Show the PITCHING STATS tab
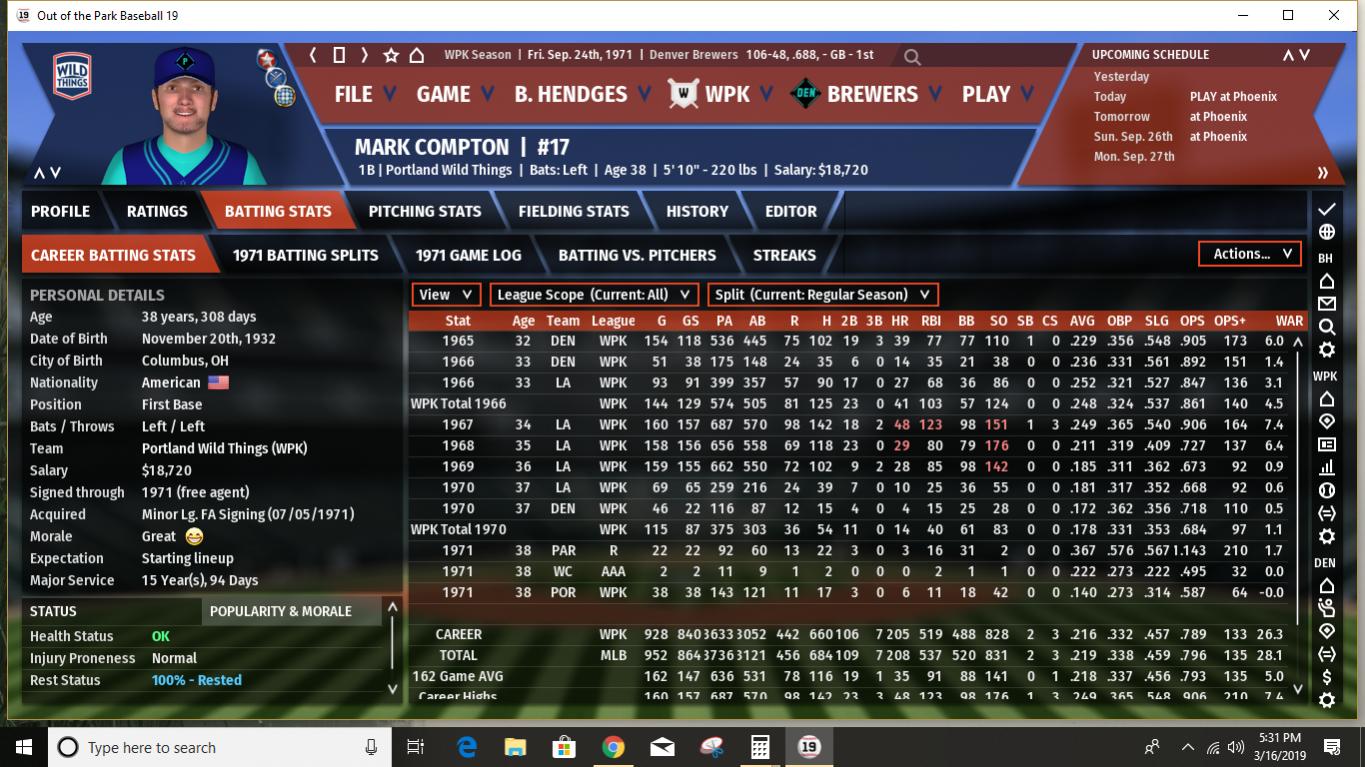The image size is (1365, 767). (x=424, y=211)
